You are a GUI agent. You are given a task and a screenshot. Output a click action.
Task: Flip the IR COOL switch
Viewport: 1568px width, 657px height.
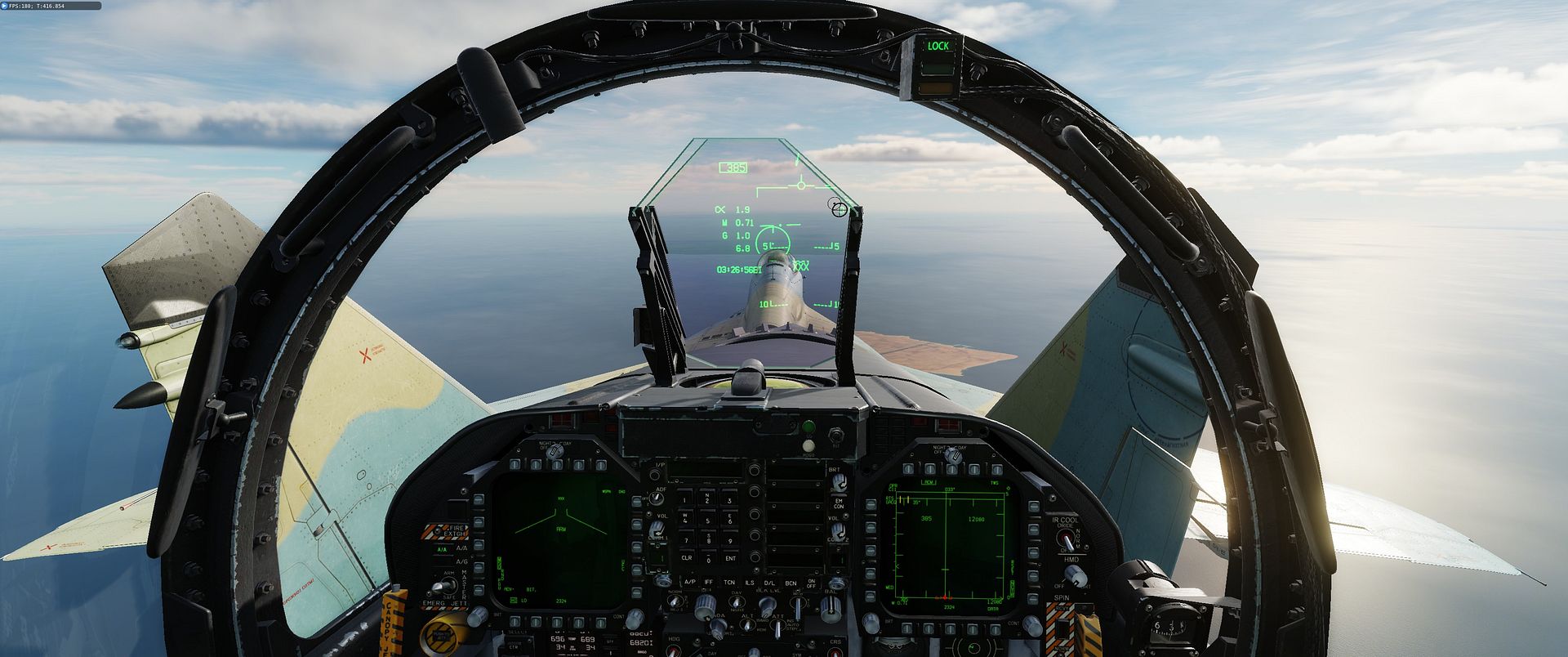(x=1066, y=539)
